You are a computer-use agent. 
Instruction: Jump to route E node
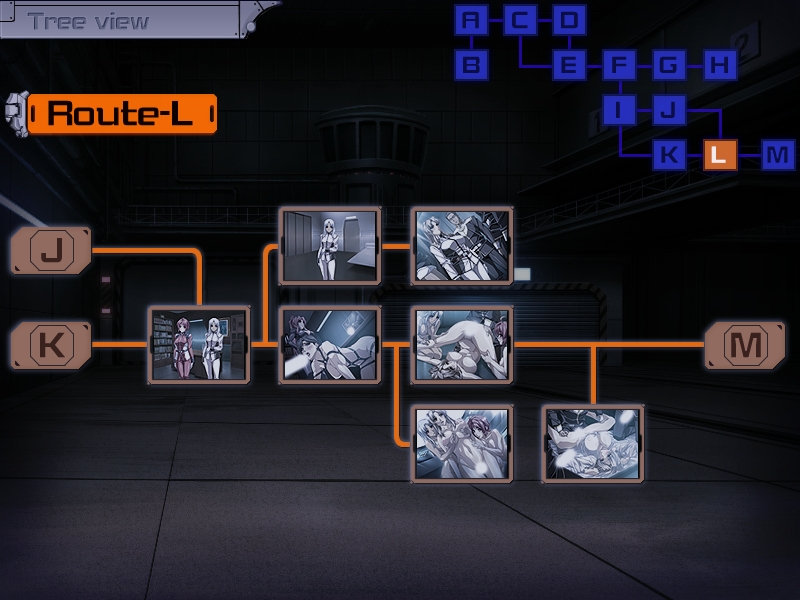(569, 66)
